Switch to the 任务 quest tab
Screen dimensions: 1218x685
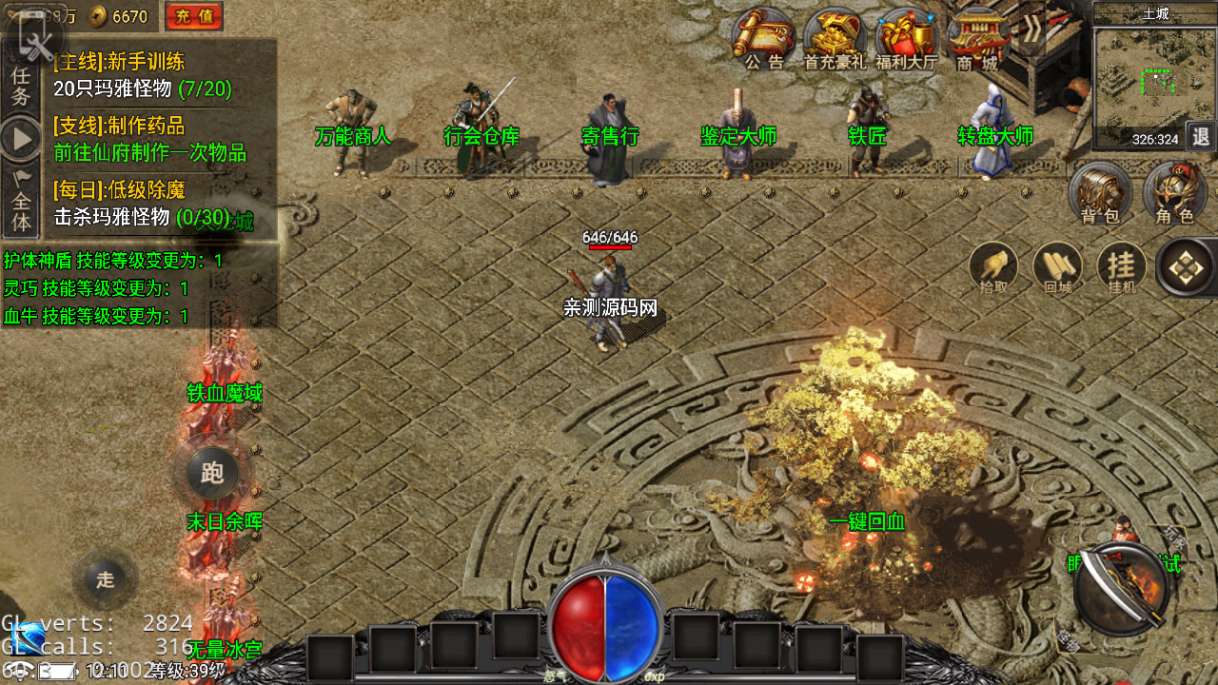point(21,85)
